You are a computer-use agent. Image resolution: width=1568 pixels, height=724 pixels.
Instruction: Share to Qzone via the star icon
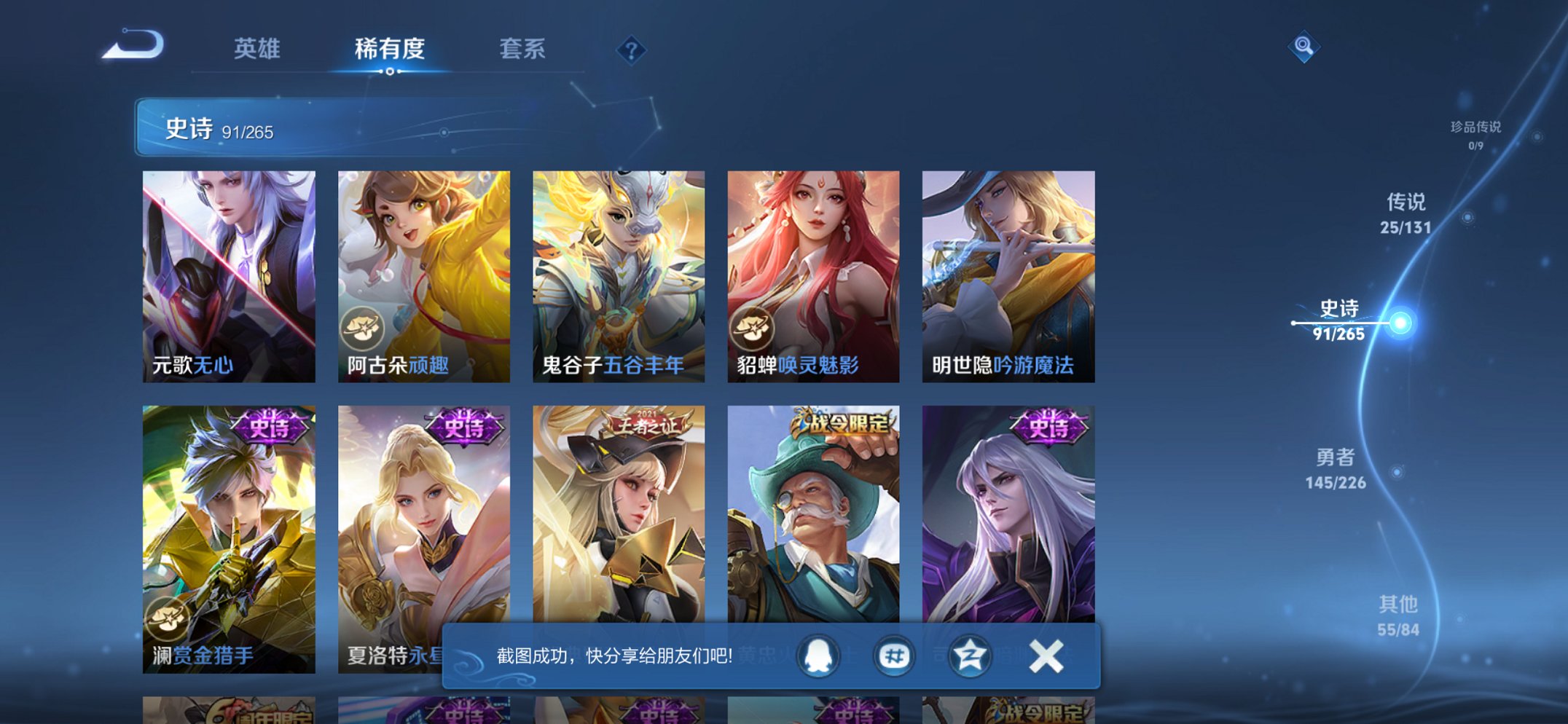pyautogui.click(x=970, y=655)
